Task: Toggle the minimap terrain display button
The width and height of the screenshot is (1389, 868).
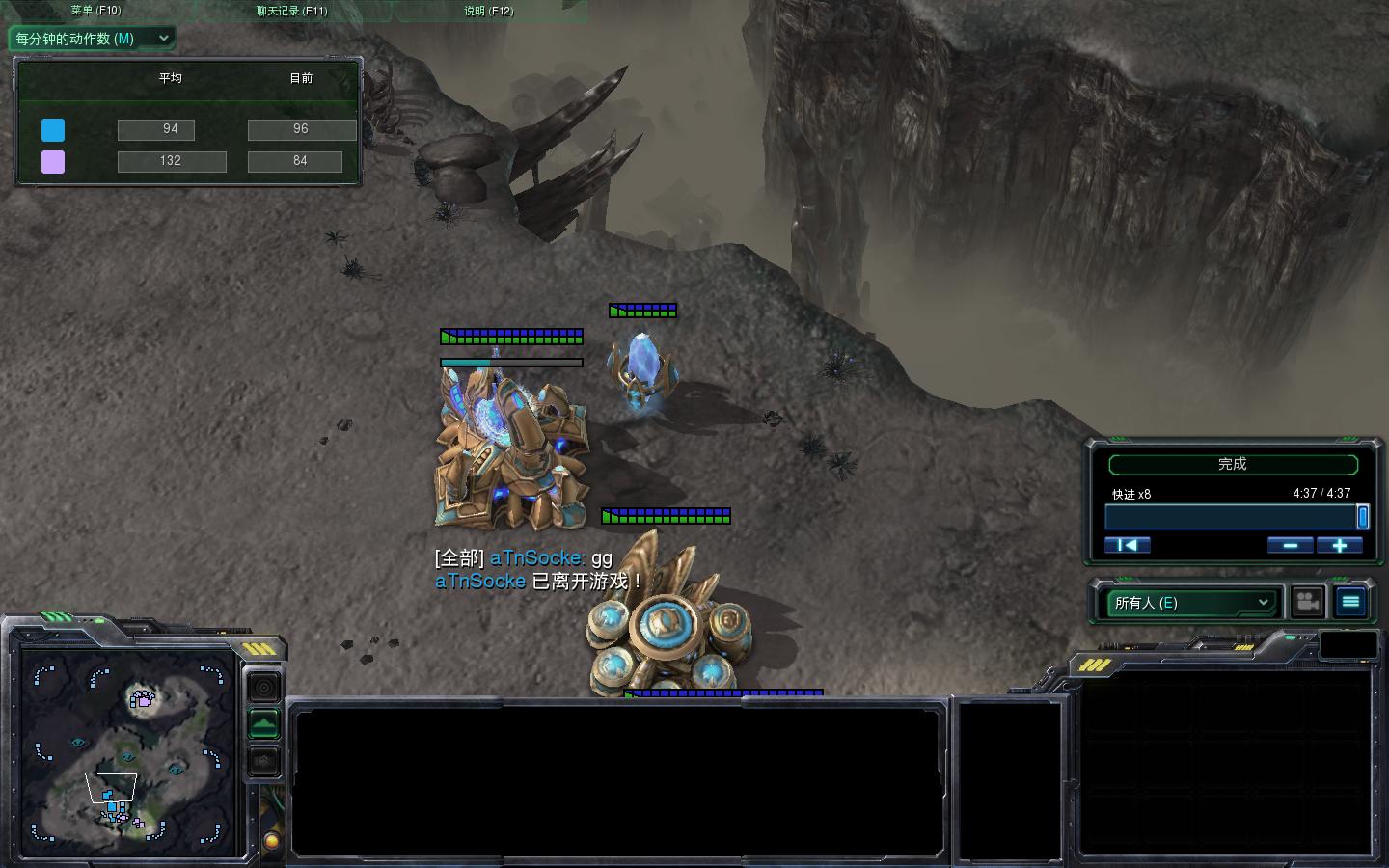Action: pos(264,723)
